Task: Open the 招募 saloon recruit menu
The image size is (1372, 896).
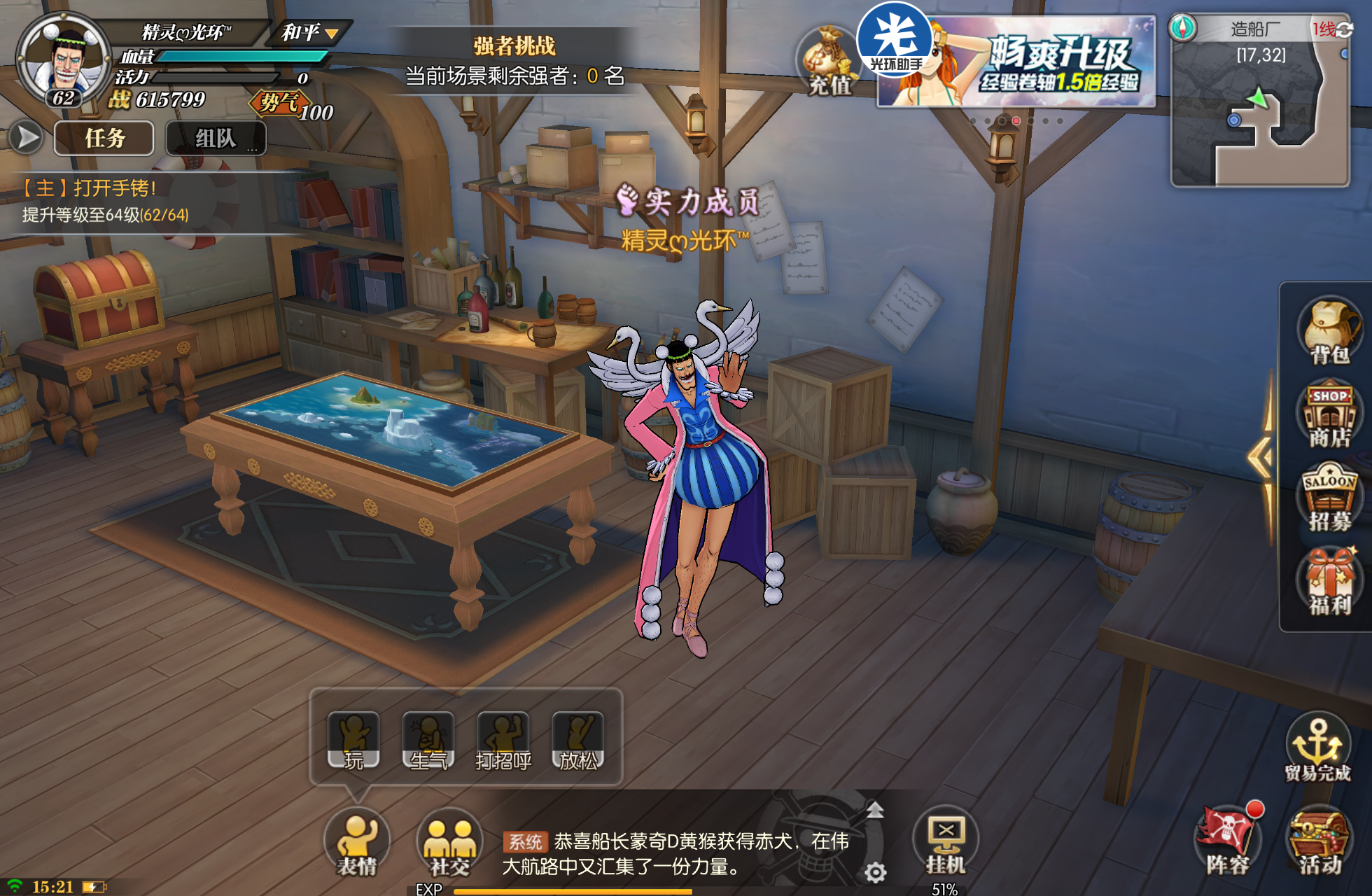Action: 1329,498
